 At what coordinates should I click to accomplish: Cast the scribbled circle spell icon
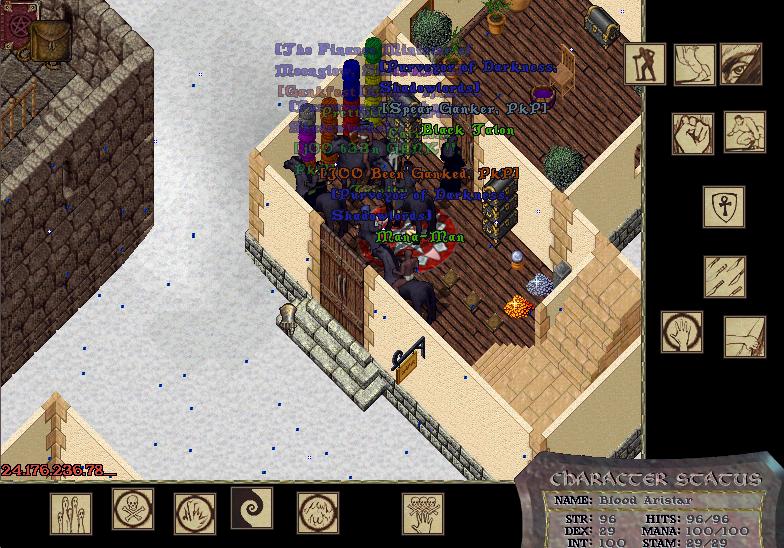pos(317,514)
